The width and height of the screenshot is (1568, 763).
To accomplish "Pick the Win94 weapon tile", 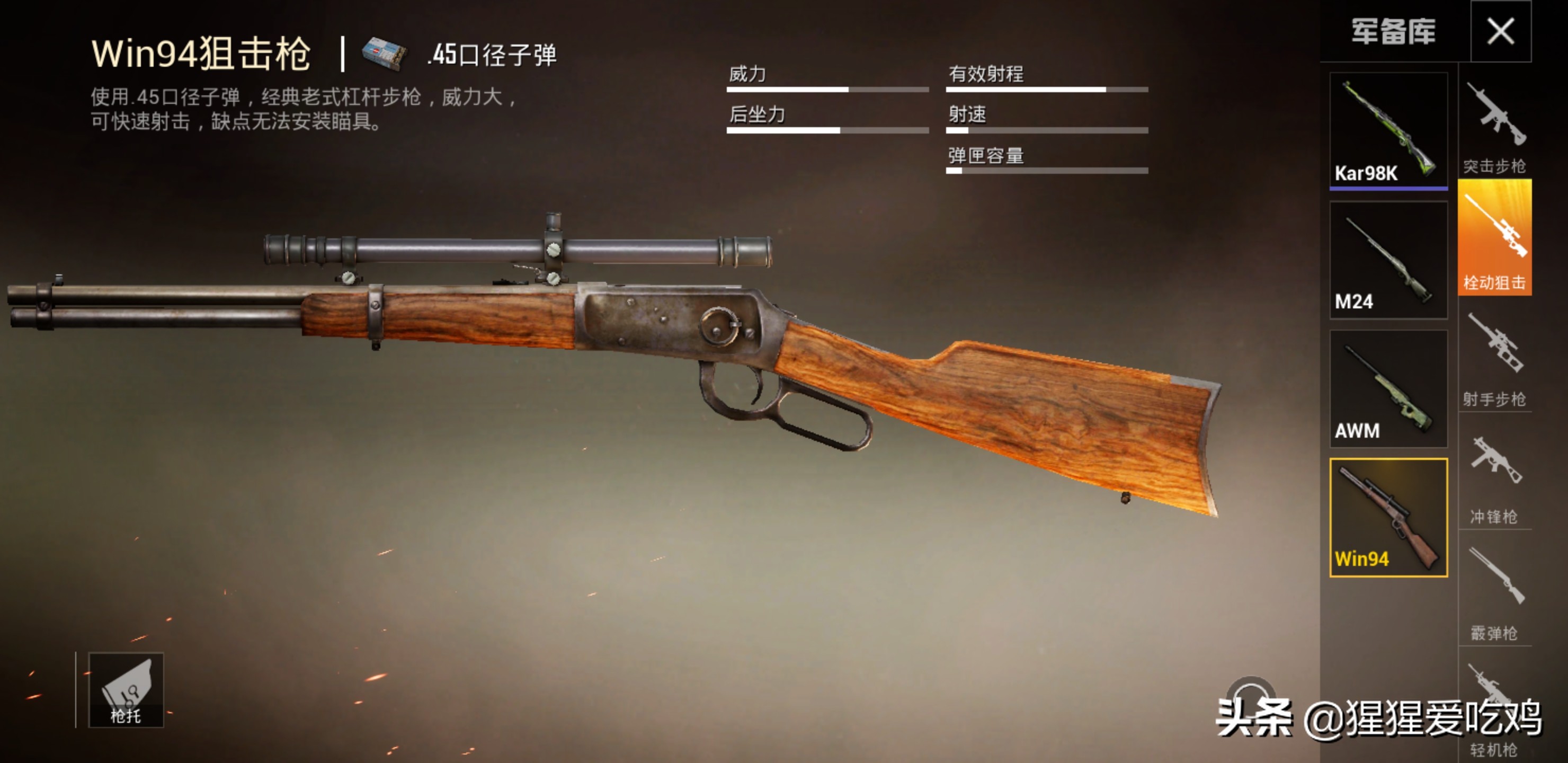I will coord(1388,518).
